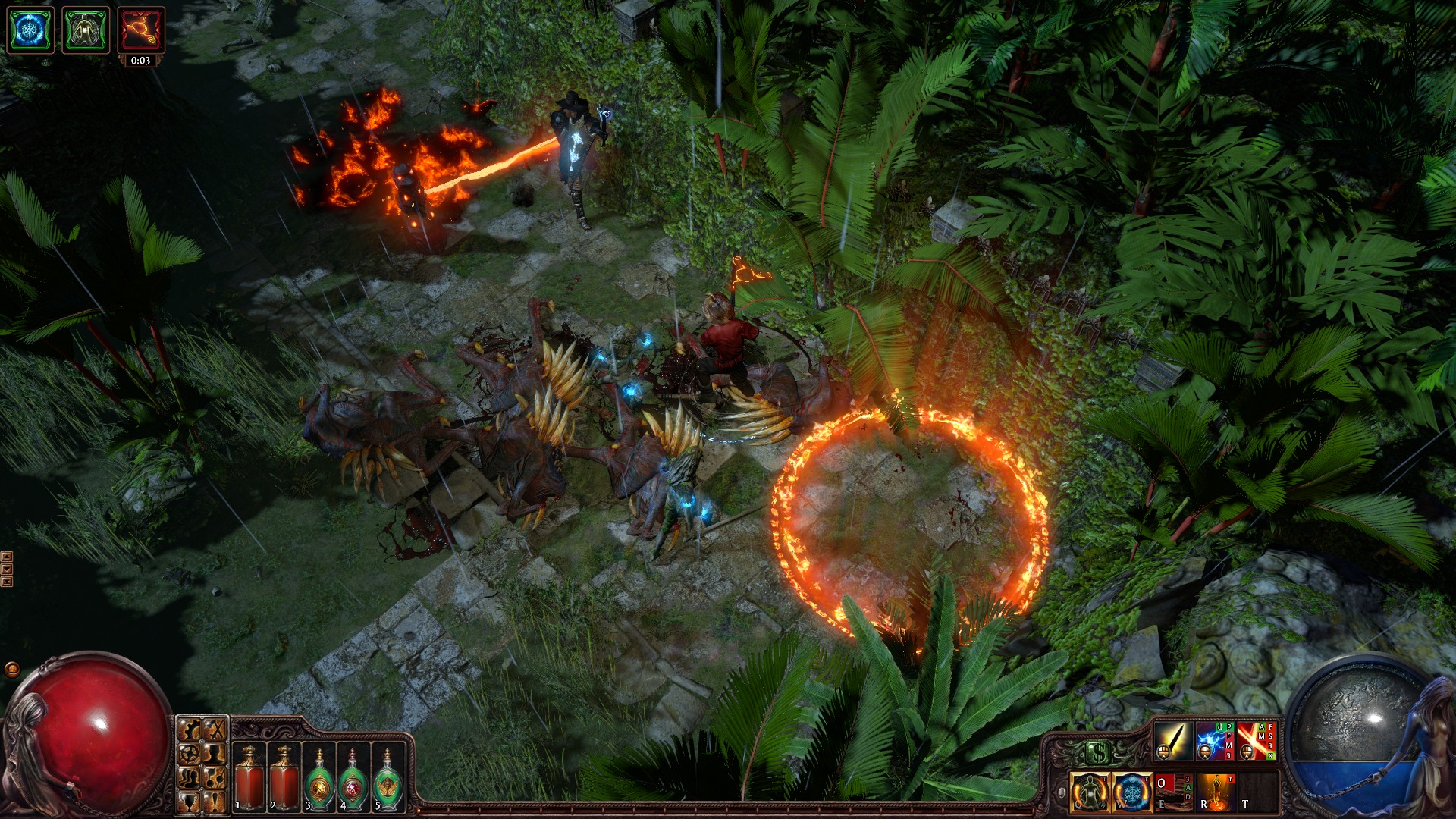Open the character sheet silhouette icon
Screen dimensions: 1456x819
pyautogui.click(x=215, y=755)
